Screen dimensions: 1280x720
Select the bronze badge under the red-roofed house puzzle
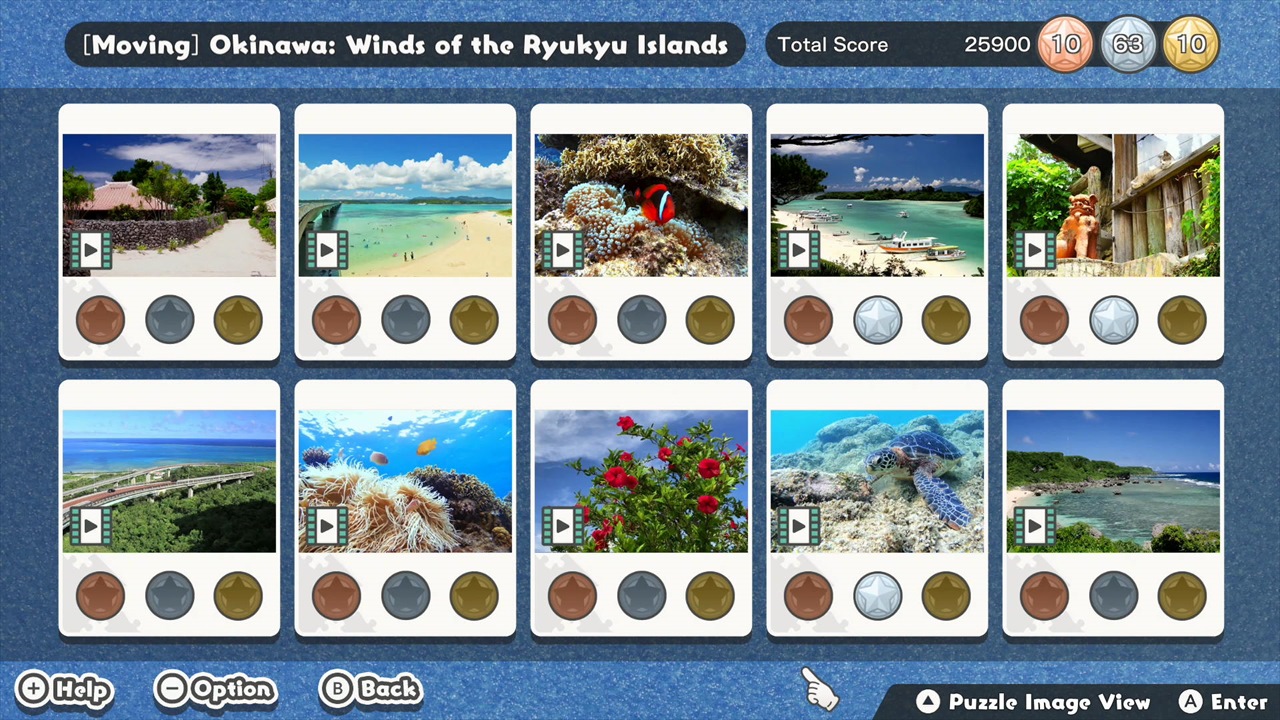(x=100, y=319)
